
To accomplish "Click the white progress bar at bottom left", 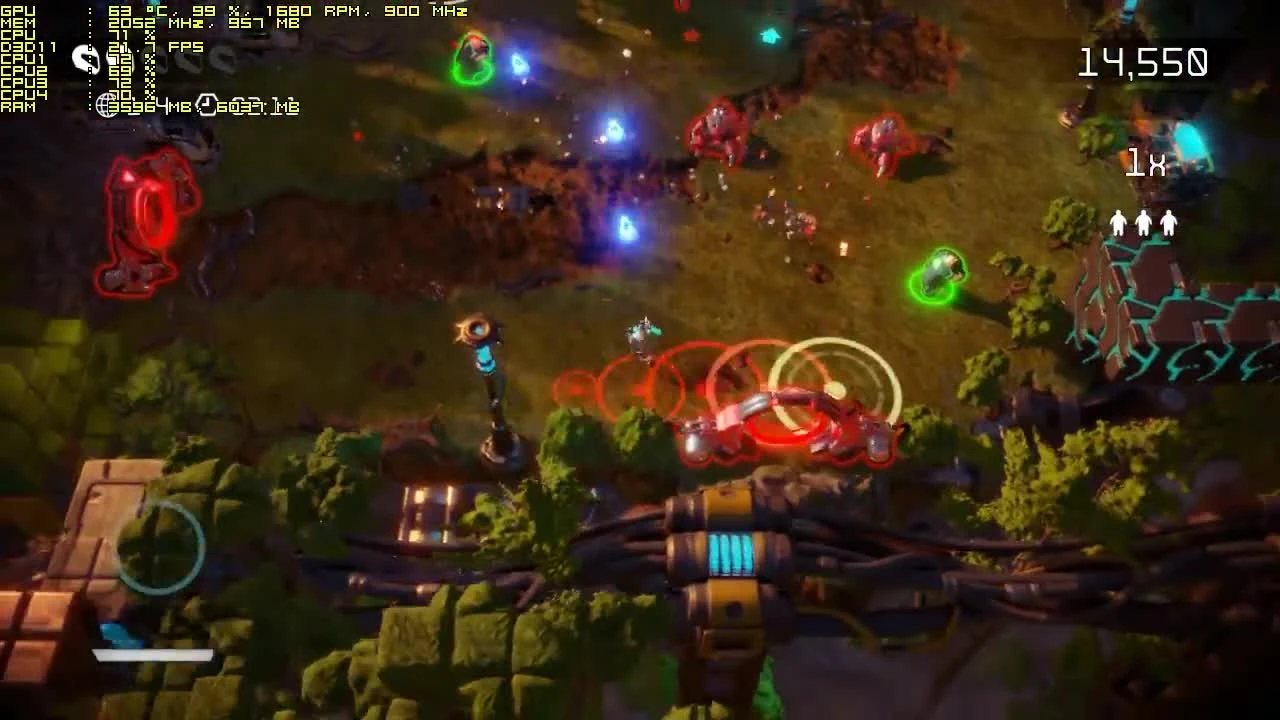I will pos(152,655).
